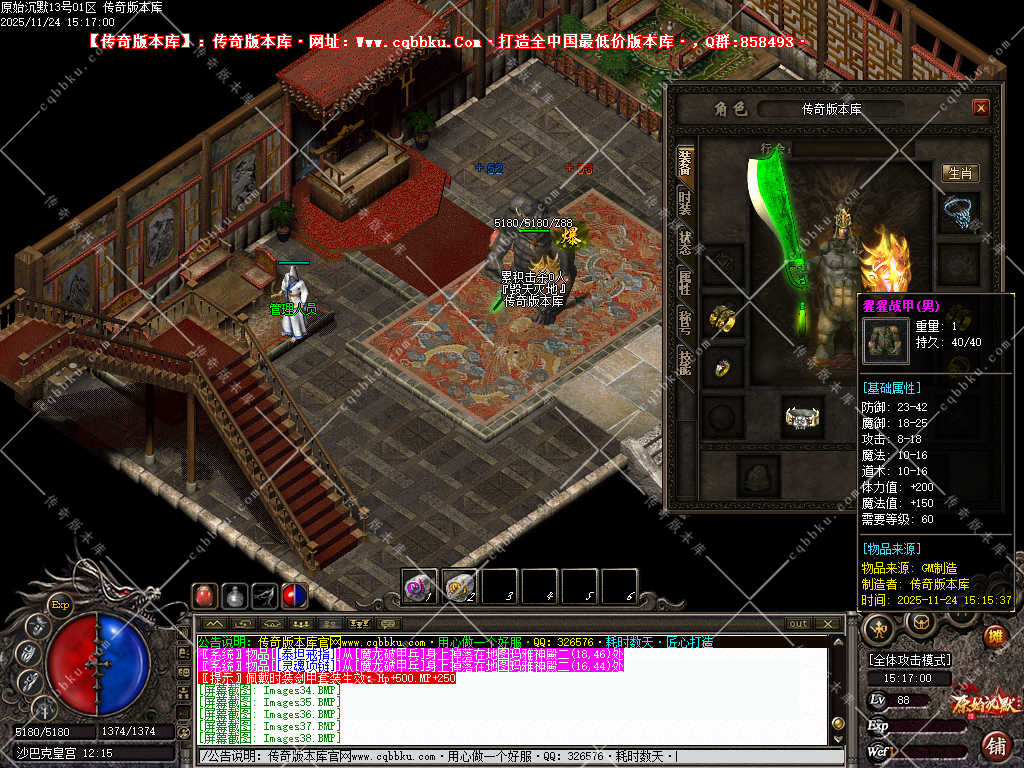Image resolution: width=1024 pixels, height=768 pixels.
Task: Select the equipped necklace slot
Action: (x=960, y=212)
